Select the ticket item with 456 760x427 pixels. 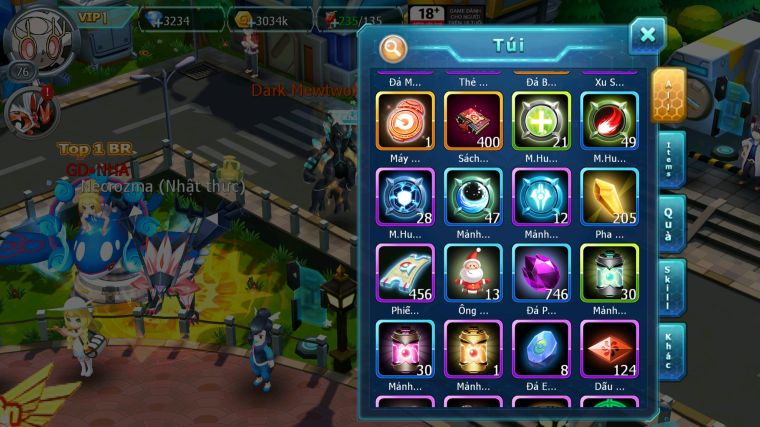pos(405,272)
